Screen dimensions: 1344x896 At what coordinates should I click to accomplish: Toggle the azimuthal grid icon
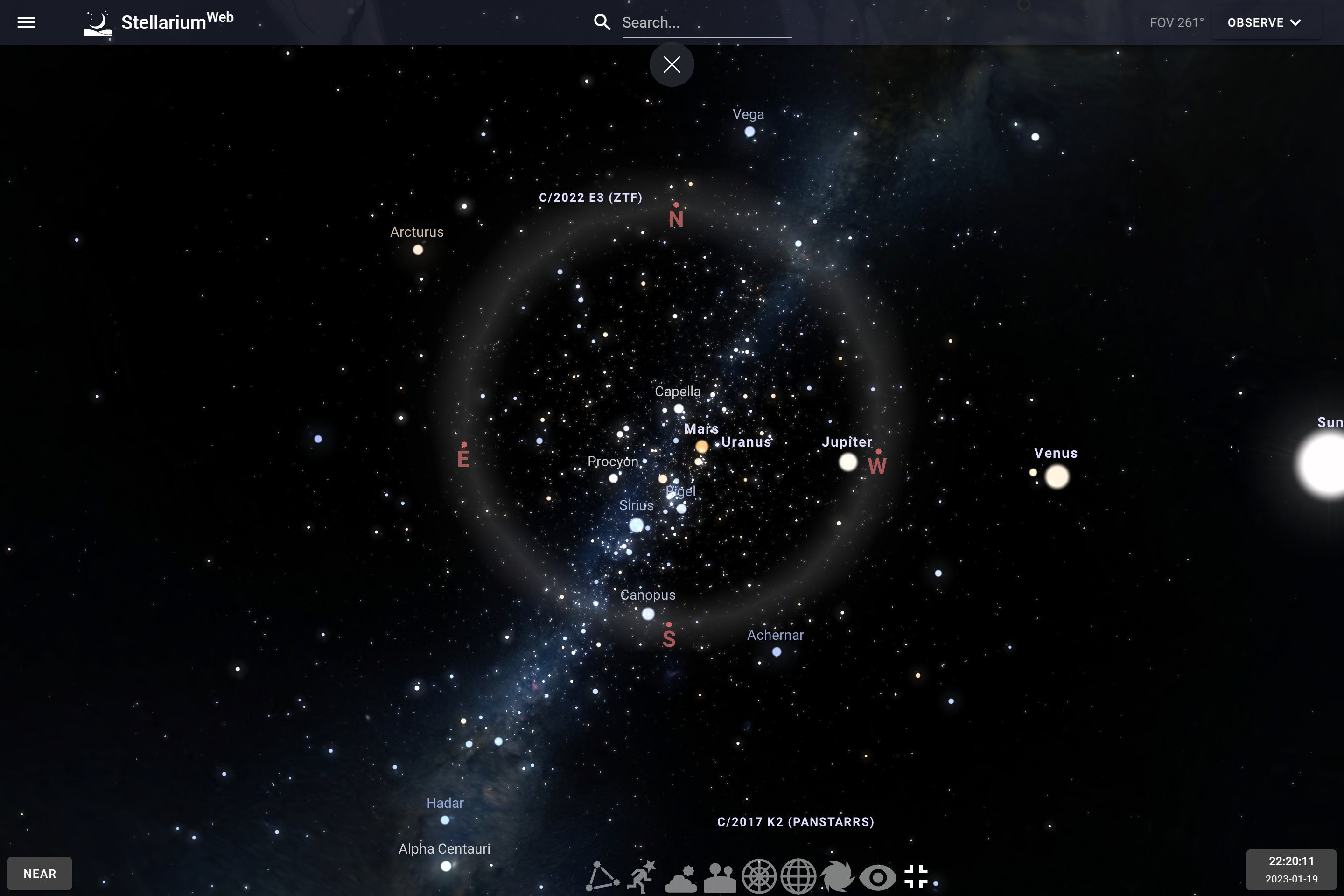(x=759, y=876)
